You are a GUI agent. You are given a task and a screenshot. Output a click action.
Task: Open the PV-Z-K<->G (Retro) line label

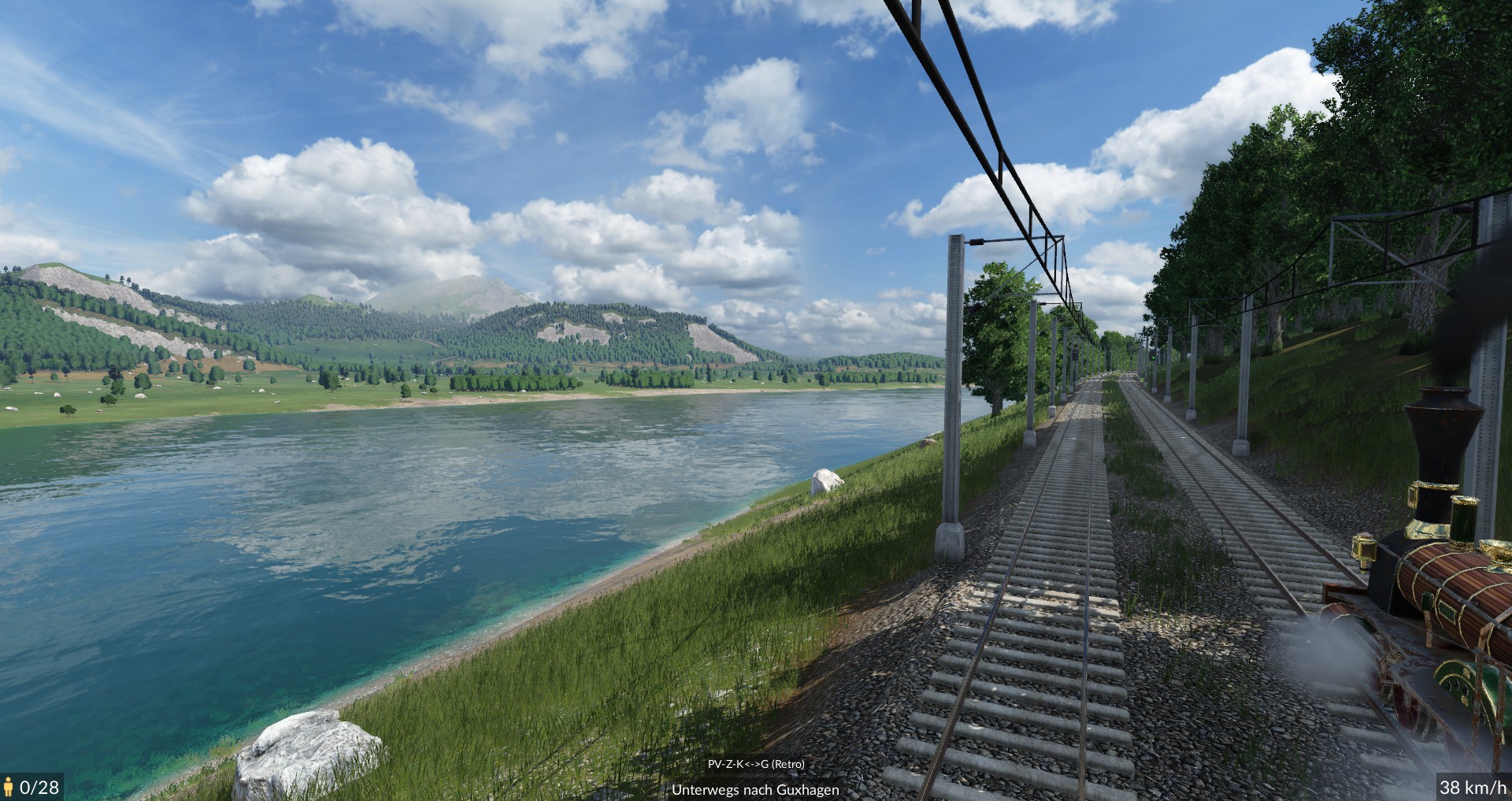click(x=755, y=764)
